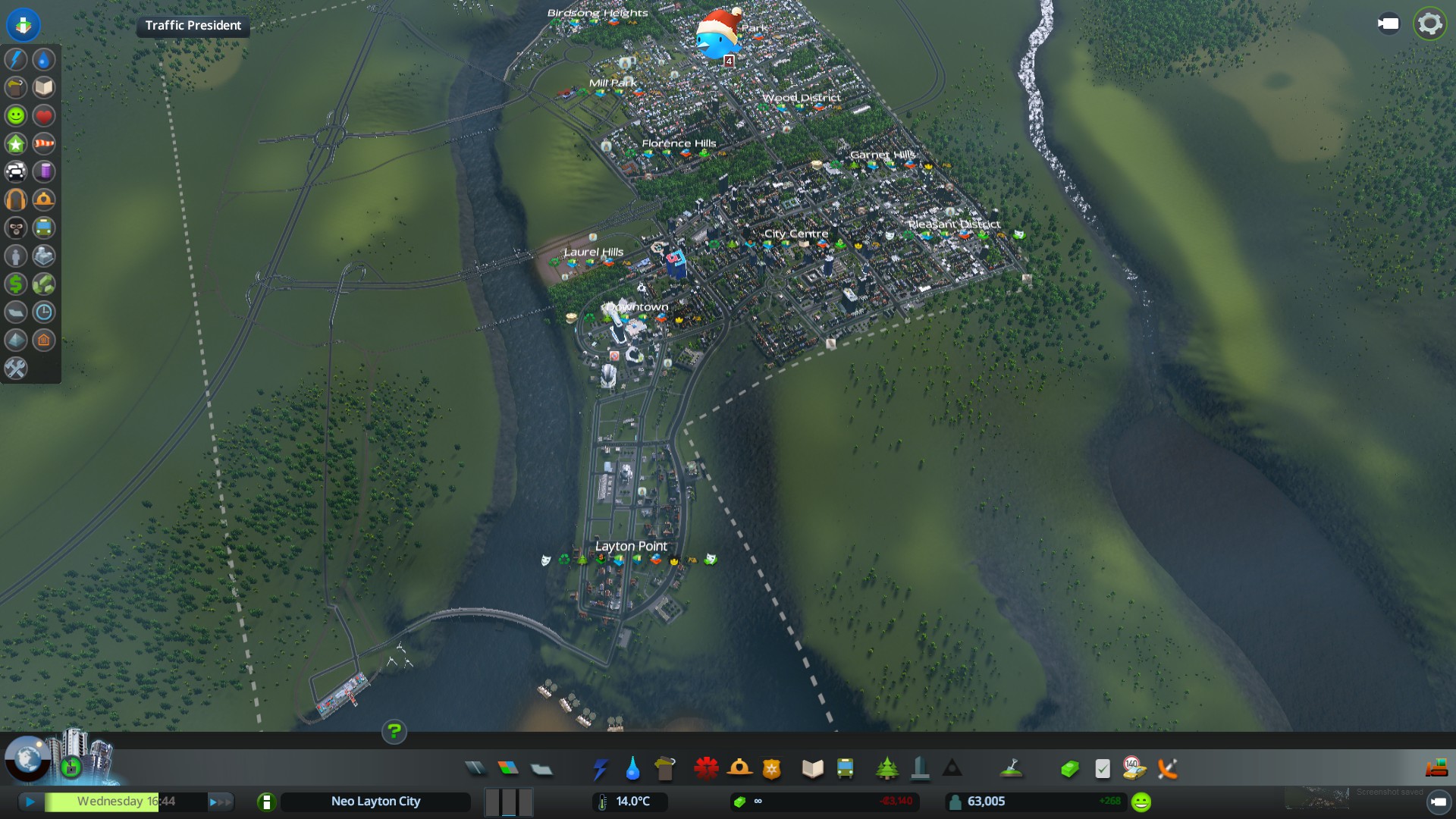Image resolution: width=1456 pixels, height=819 pixels.
Task: Activate the Bulldozer tool
Action: coord(1436,769)
